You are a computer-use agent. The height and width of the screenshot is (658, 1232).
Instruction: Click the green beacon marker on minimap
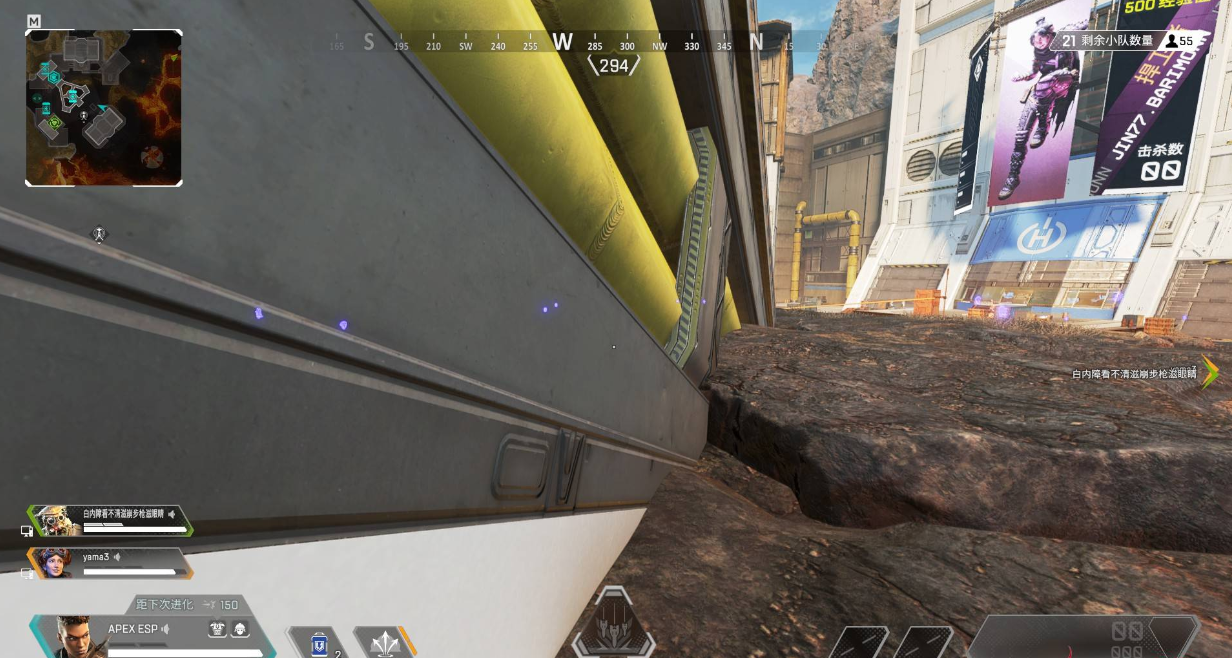55,122
